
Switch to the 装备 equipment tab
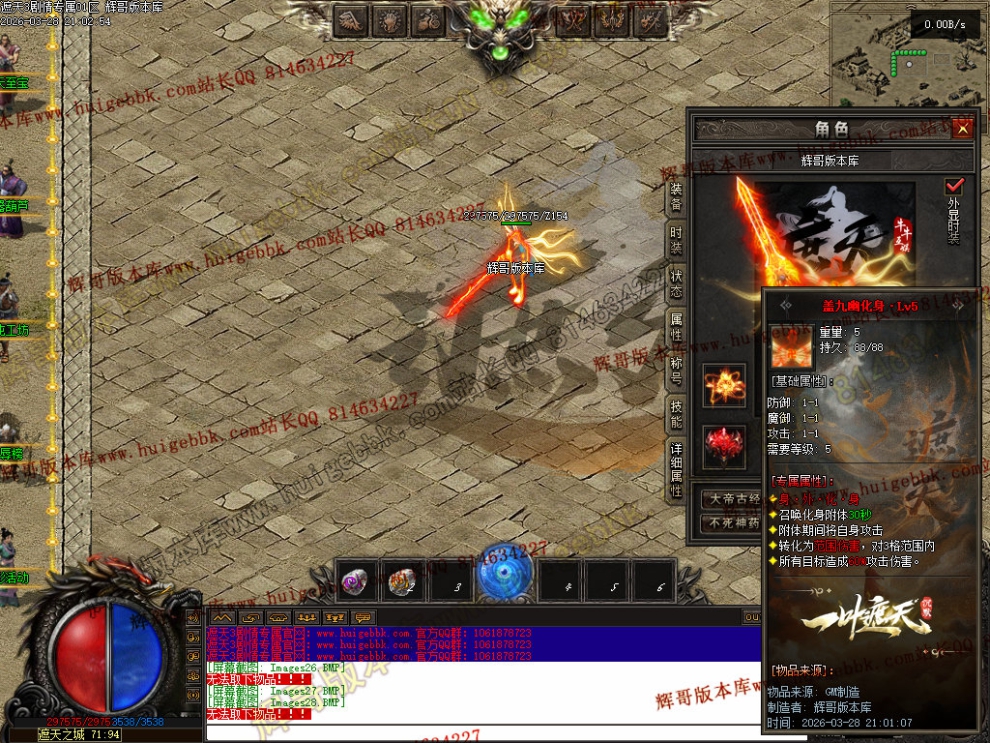(677, 196)
